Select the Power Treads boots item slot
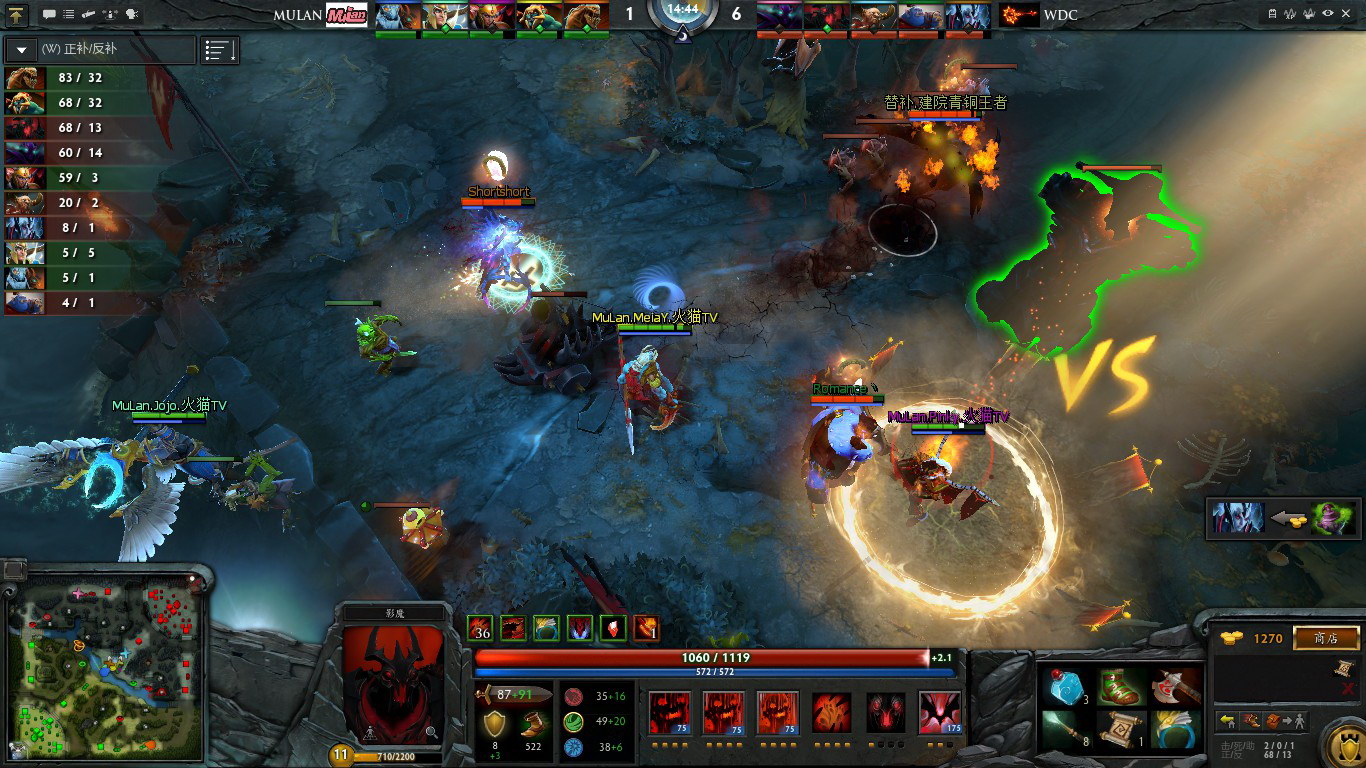Image resolution: width=1366 pixels, height=768 pixels. coord(1121,686)
